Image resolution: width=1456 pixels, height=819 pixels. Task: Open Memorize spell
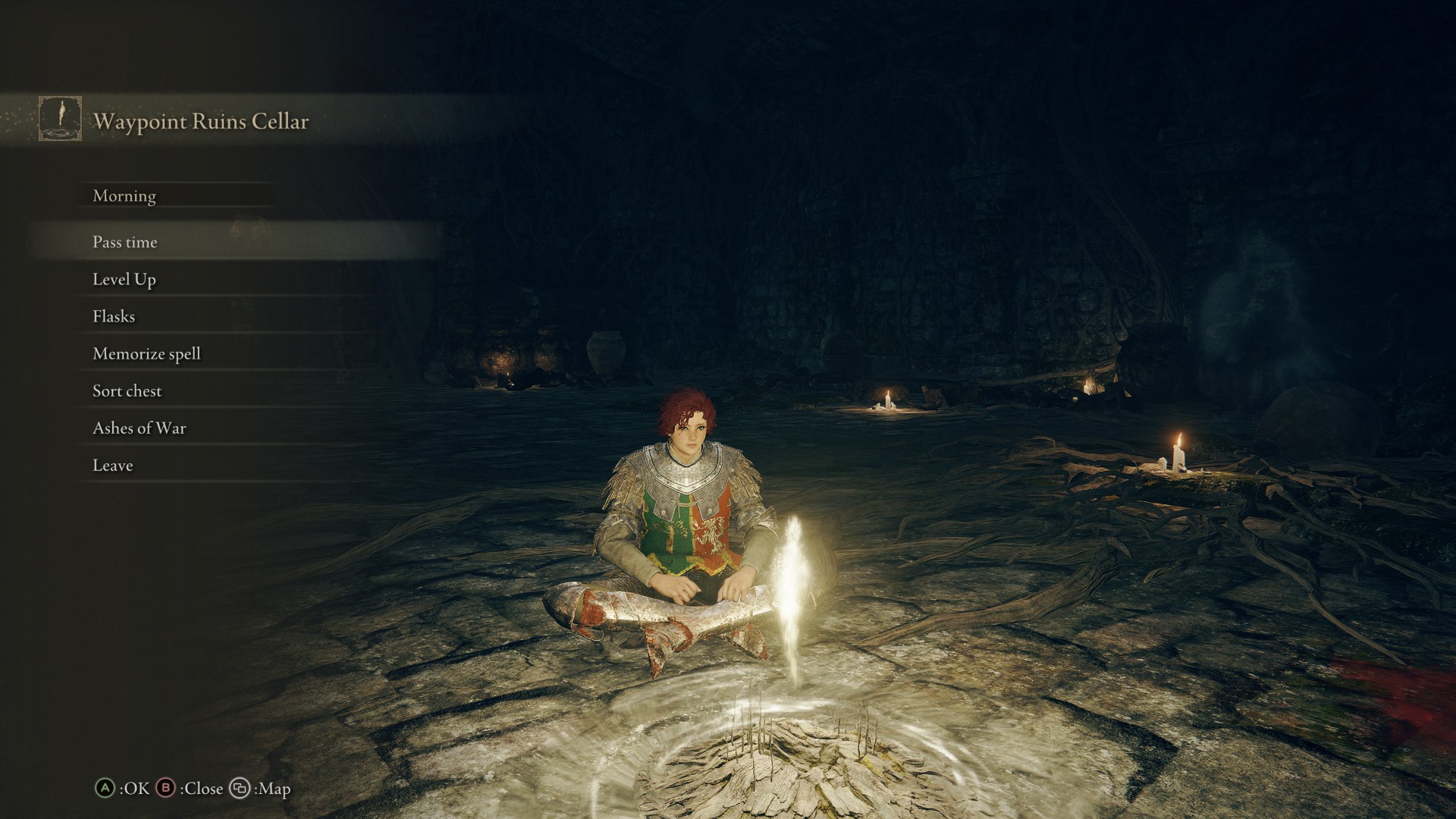(146, 353)
